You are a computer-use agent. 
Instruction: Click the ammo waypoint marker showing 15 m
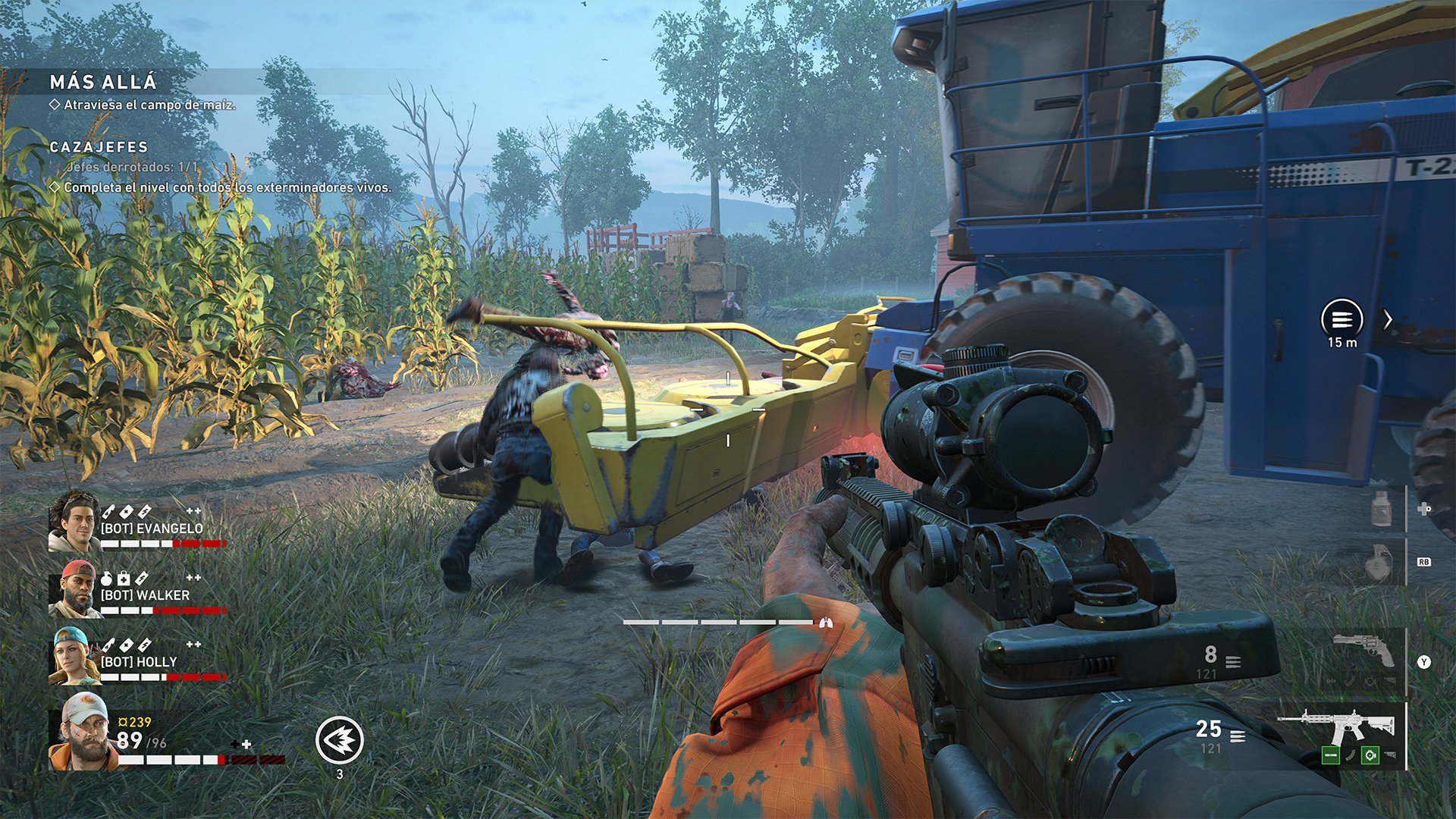pyautogui.click(x=1341, y=319)
